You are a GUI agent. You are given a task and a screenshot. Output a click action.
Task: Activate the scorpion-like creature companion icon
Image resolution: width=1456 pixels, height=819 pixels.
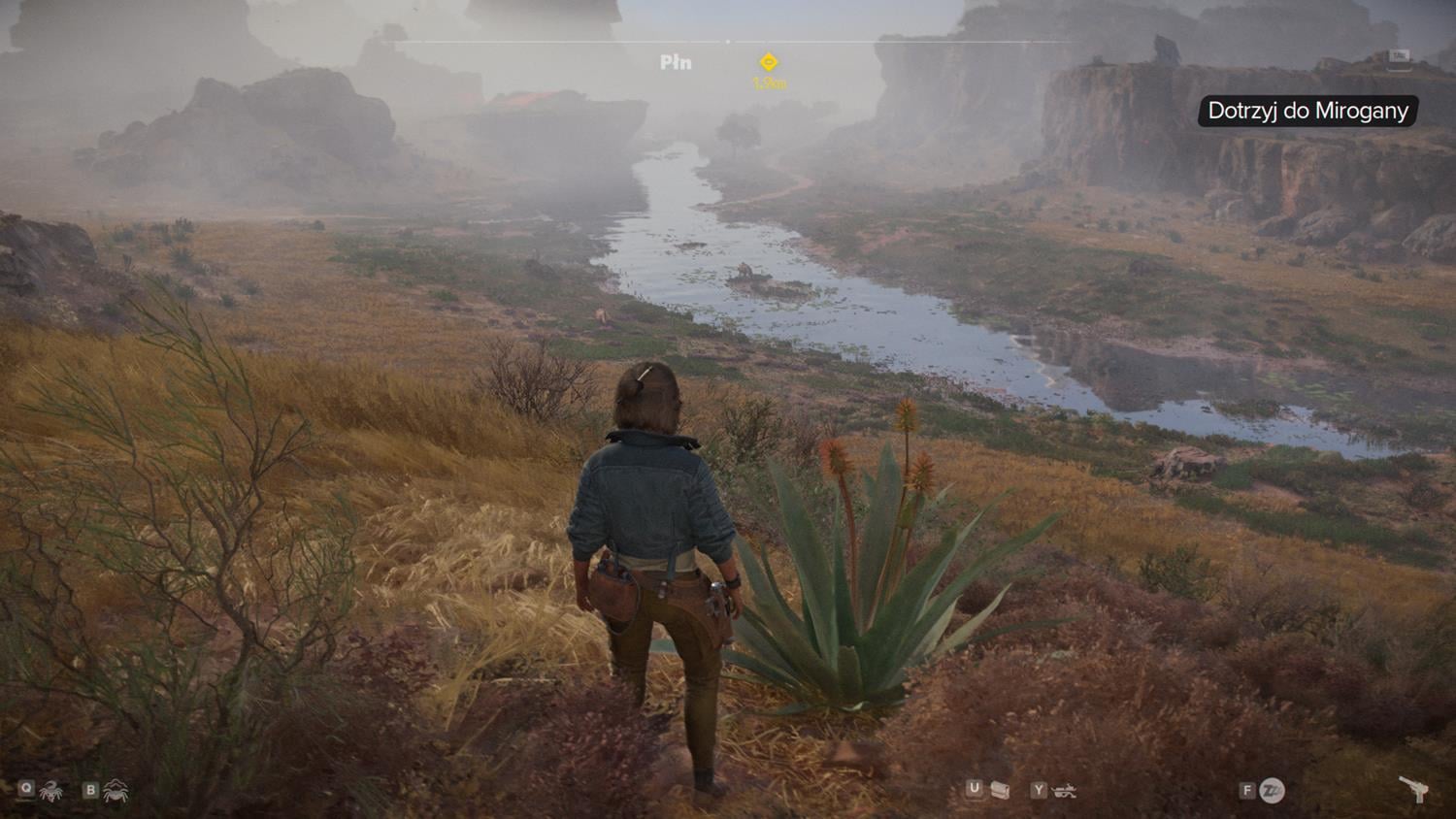(x=50, y=791)
